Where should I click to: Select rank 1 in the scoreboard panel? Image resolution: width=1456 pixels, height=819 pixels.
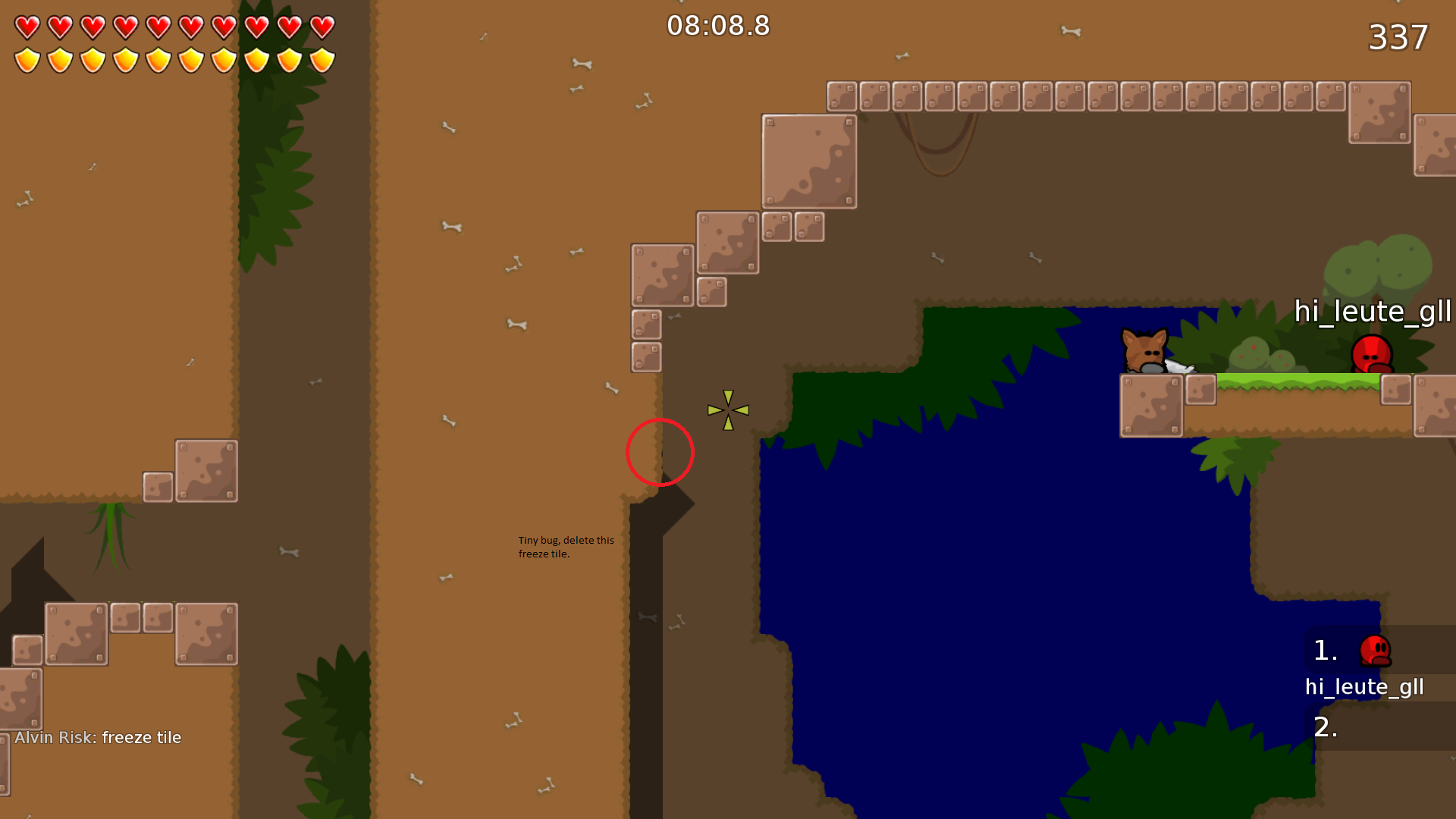(1324, 651)
